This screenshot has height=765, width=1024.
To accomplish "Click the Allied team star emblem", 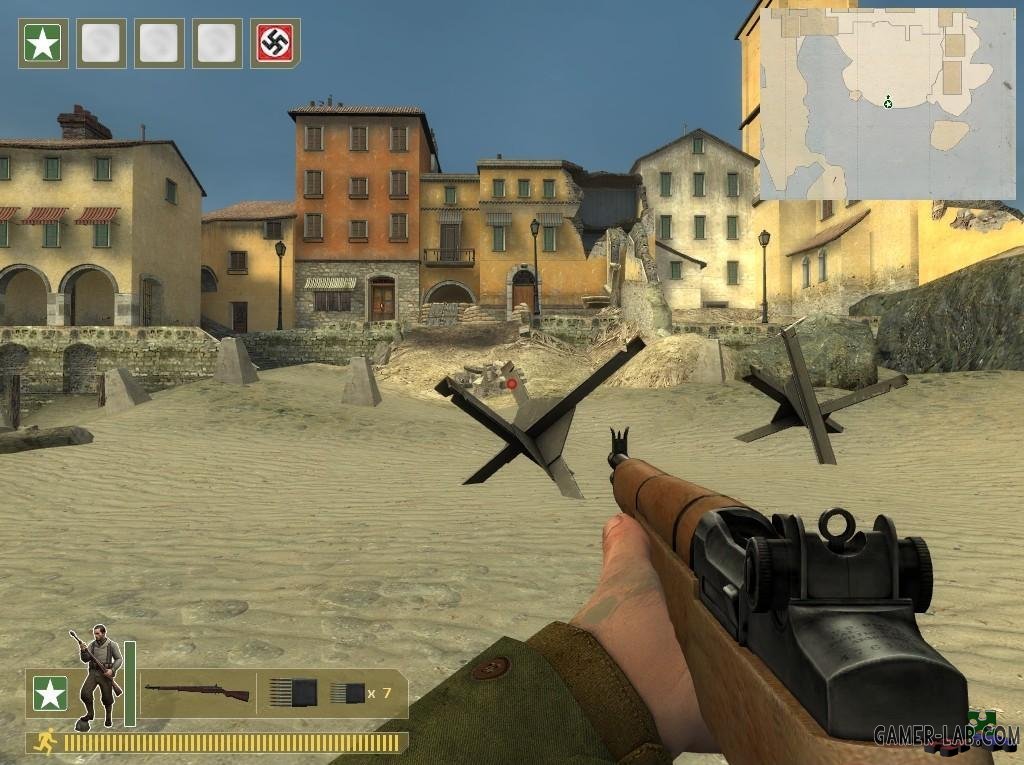I will coord(50,693).
